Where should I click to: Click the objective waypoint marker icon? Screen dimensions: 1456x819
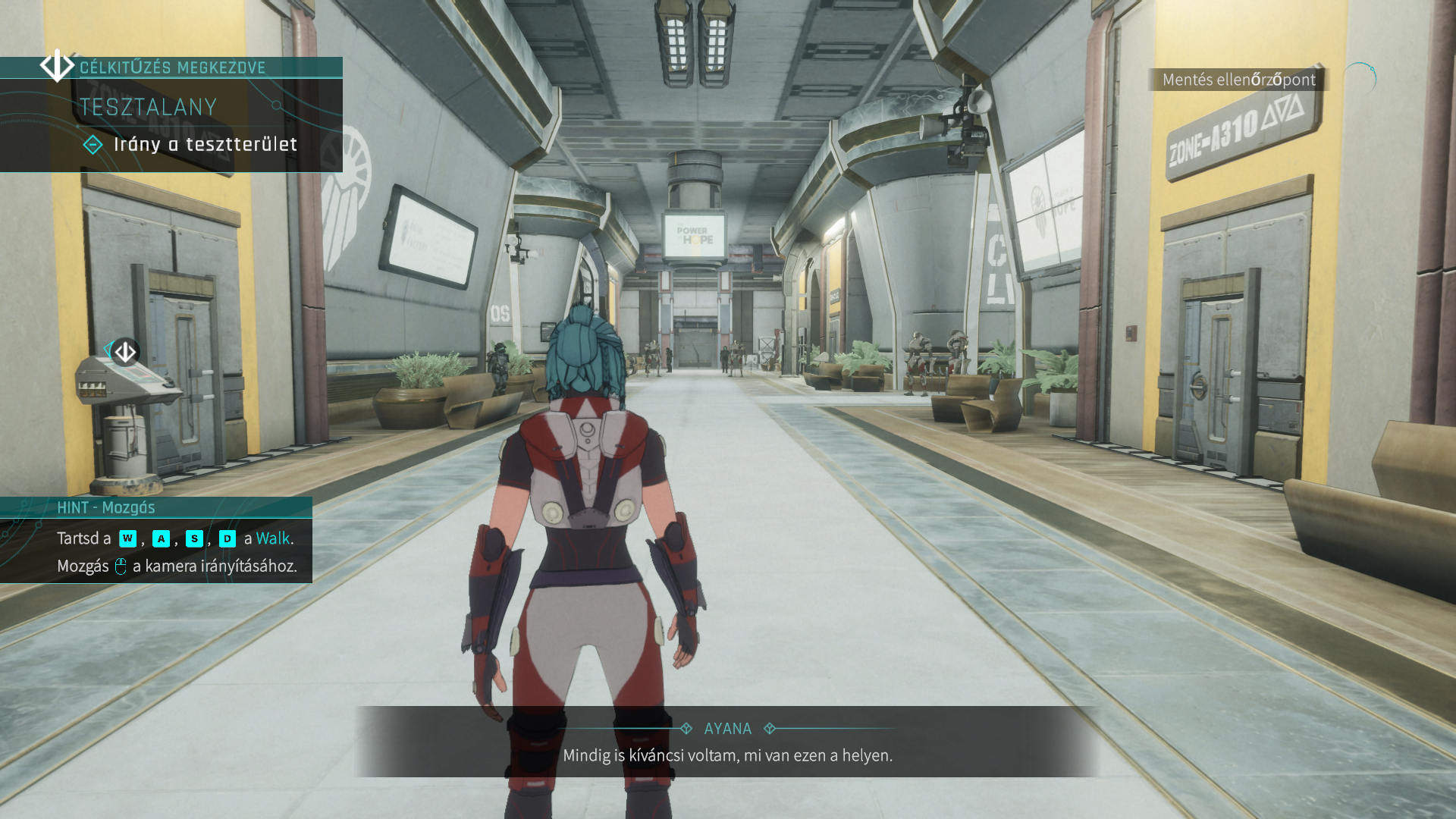pos(124,352)
